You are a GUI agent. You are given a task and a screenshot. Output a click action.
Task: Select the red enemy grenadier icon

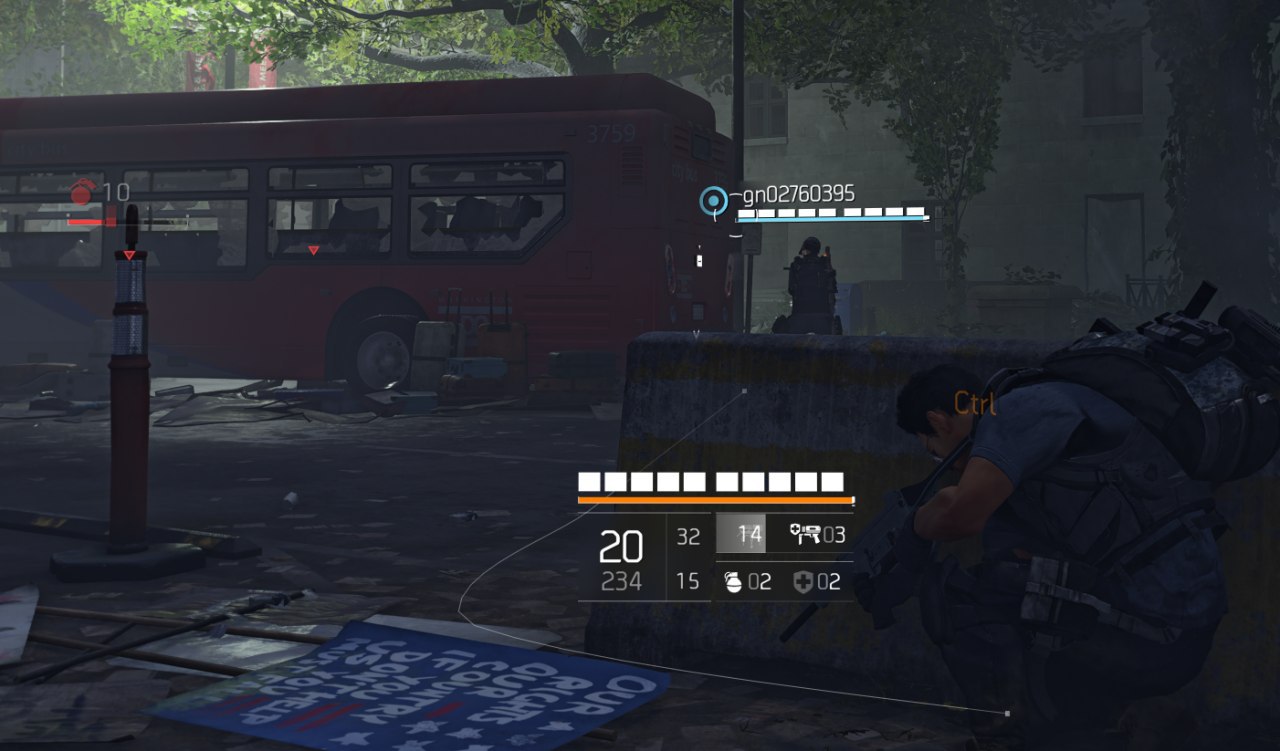pos(83,192)
